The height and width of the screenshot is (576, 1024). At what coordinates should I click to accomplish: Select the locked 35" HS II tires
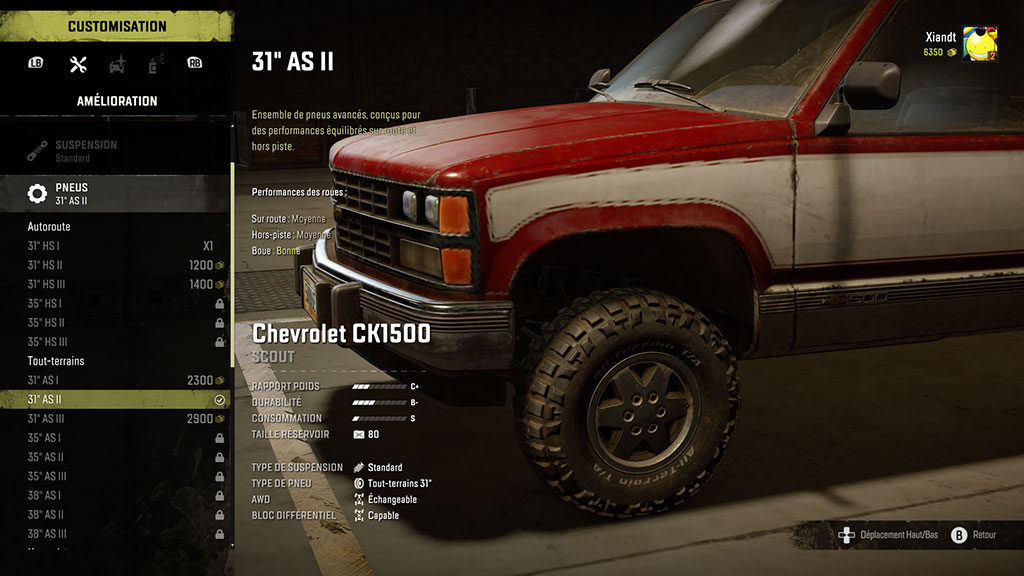[x=120, y=322]
